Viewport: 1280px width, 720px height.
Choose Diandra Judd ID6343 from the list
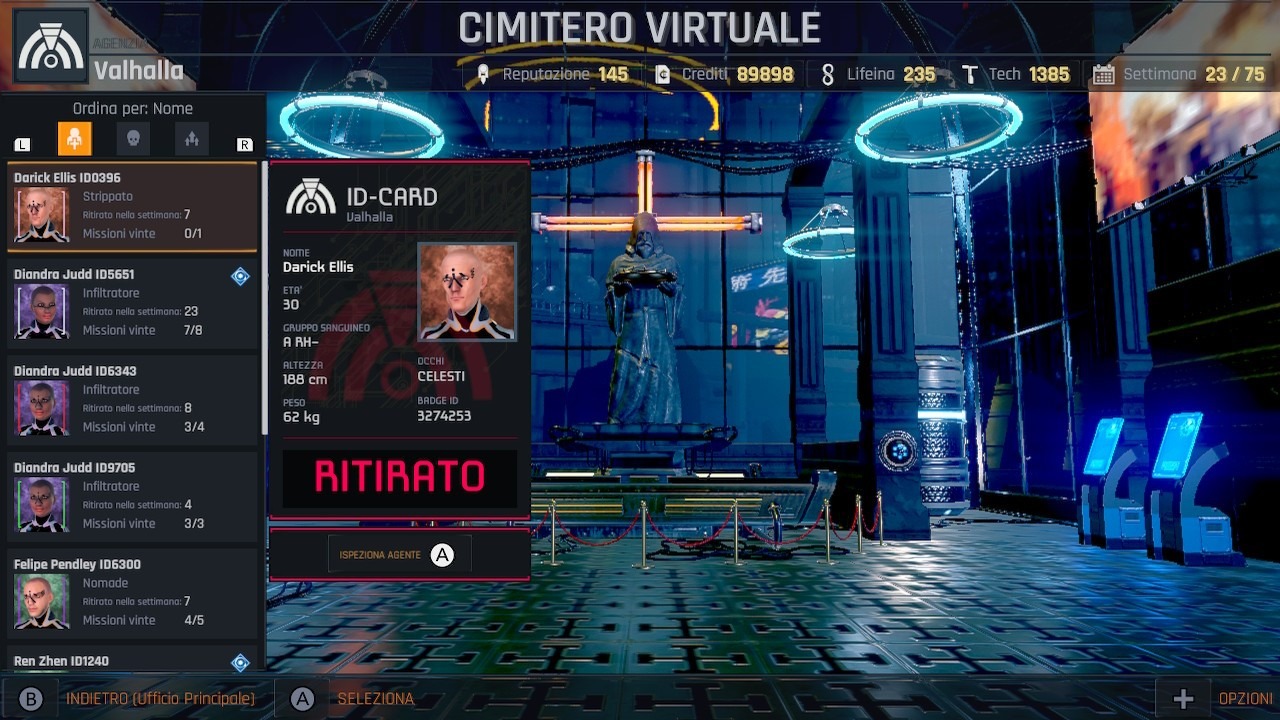click(132, 400)
